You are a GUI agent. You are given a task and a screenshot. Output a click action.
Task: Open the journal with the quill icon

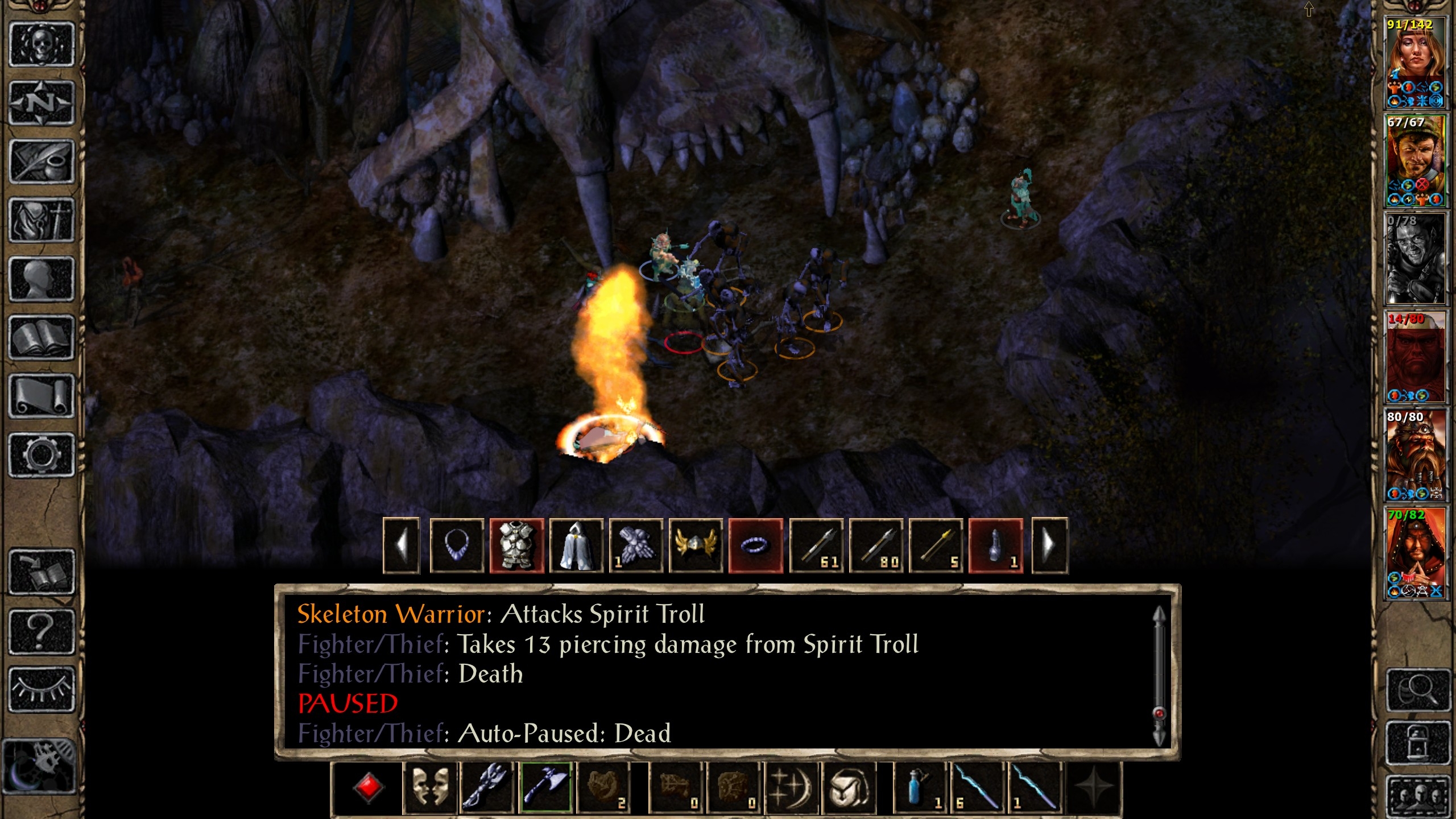click(42, 162)
